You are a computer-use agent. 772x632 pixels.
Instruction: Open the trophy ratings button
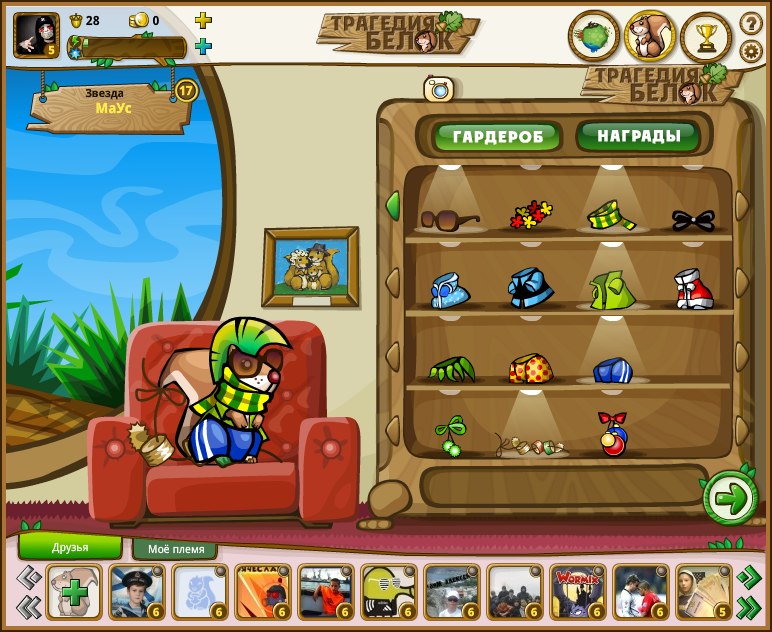point(707,37)
